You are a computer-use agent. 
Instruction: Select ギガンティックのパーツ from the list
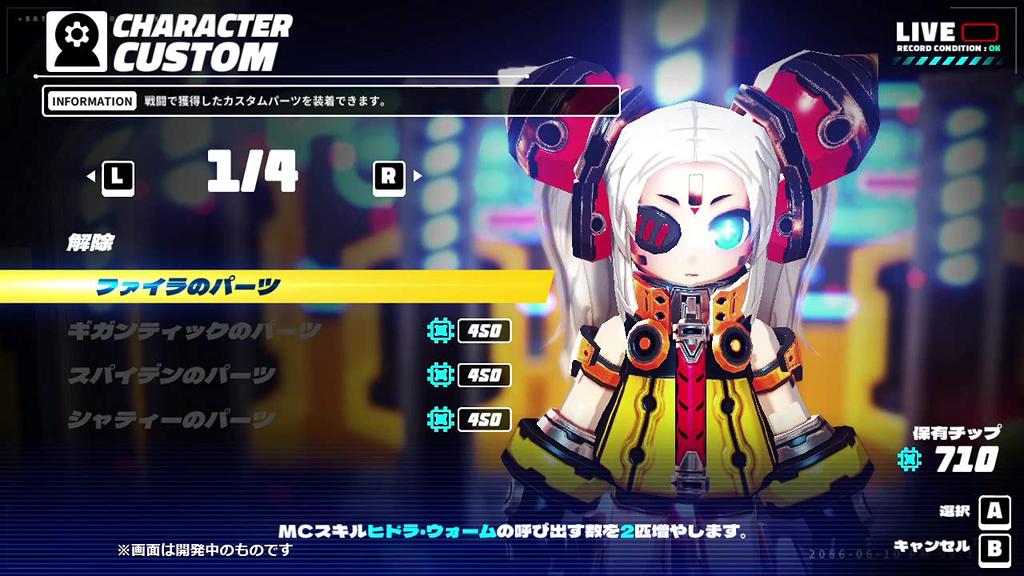pyautogui.click(x=194, y=331)
